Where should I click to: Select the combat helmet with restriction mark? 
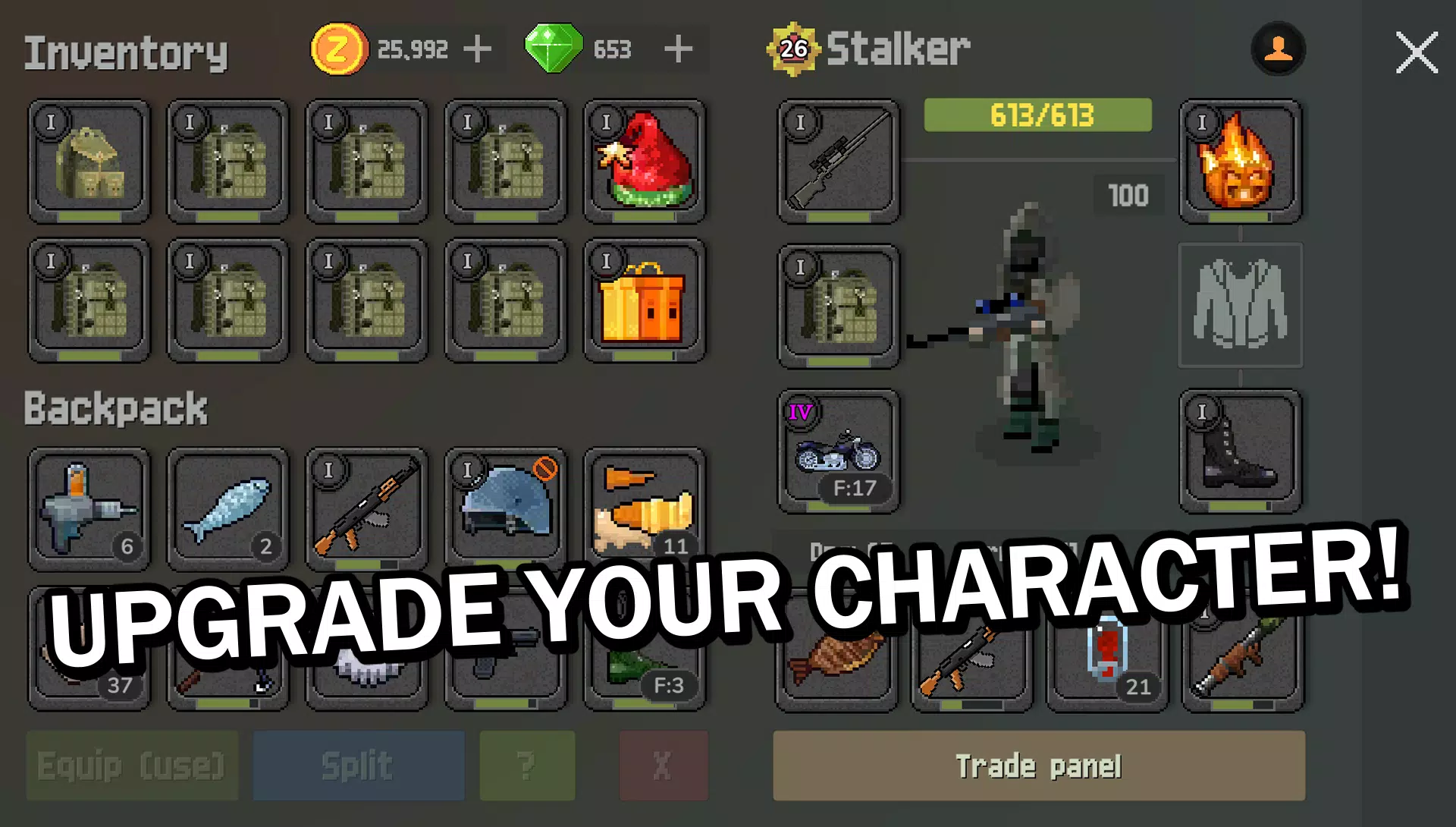pos(506,508)
